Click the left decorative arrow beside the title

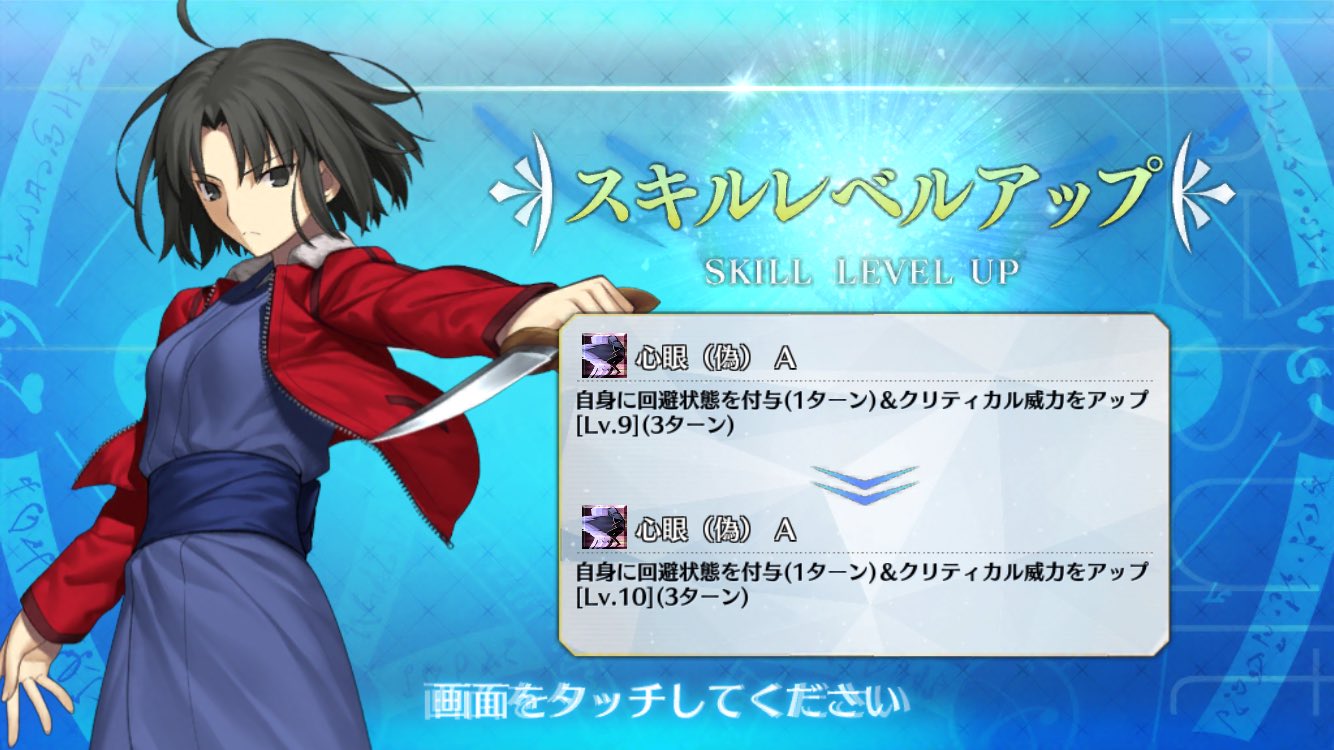tap(524, 189)
